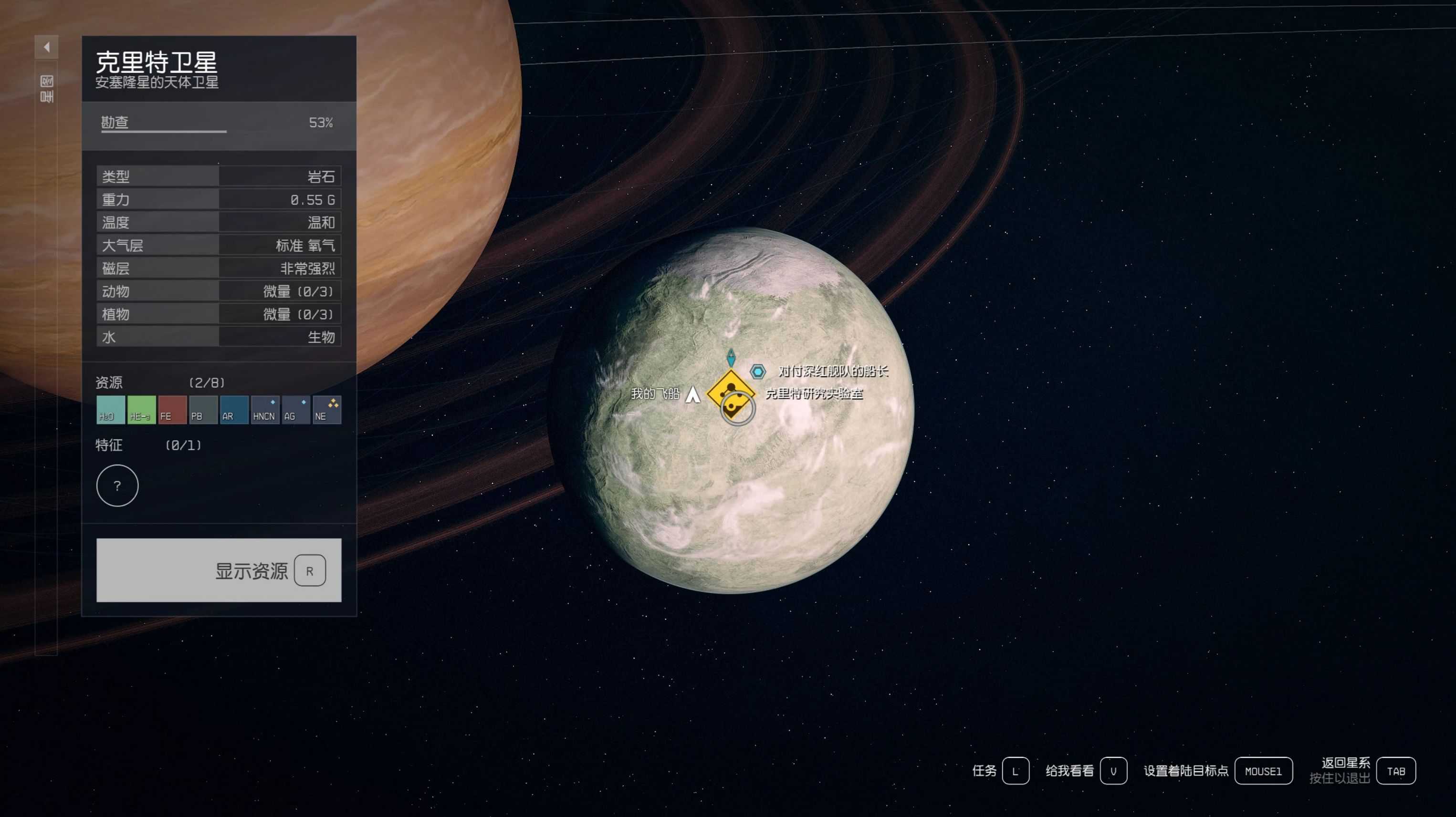1456x817 pixels.
Task: Activate the 给我看看 show me button
Action: 1113,771
